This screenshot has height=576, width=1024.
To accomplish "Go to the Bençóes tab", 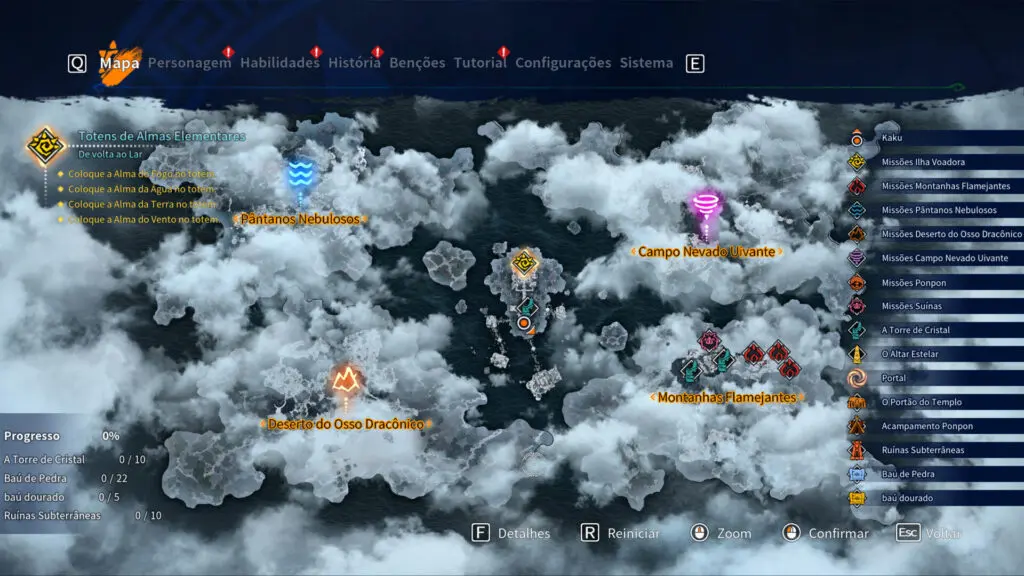I will click(x=417, y=63).
